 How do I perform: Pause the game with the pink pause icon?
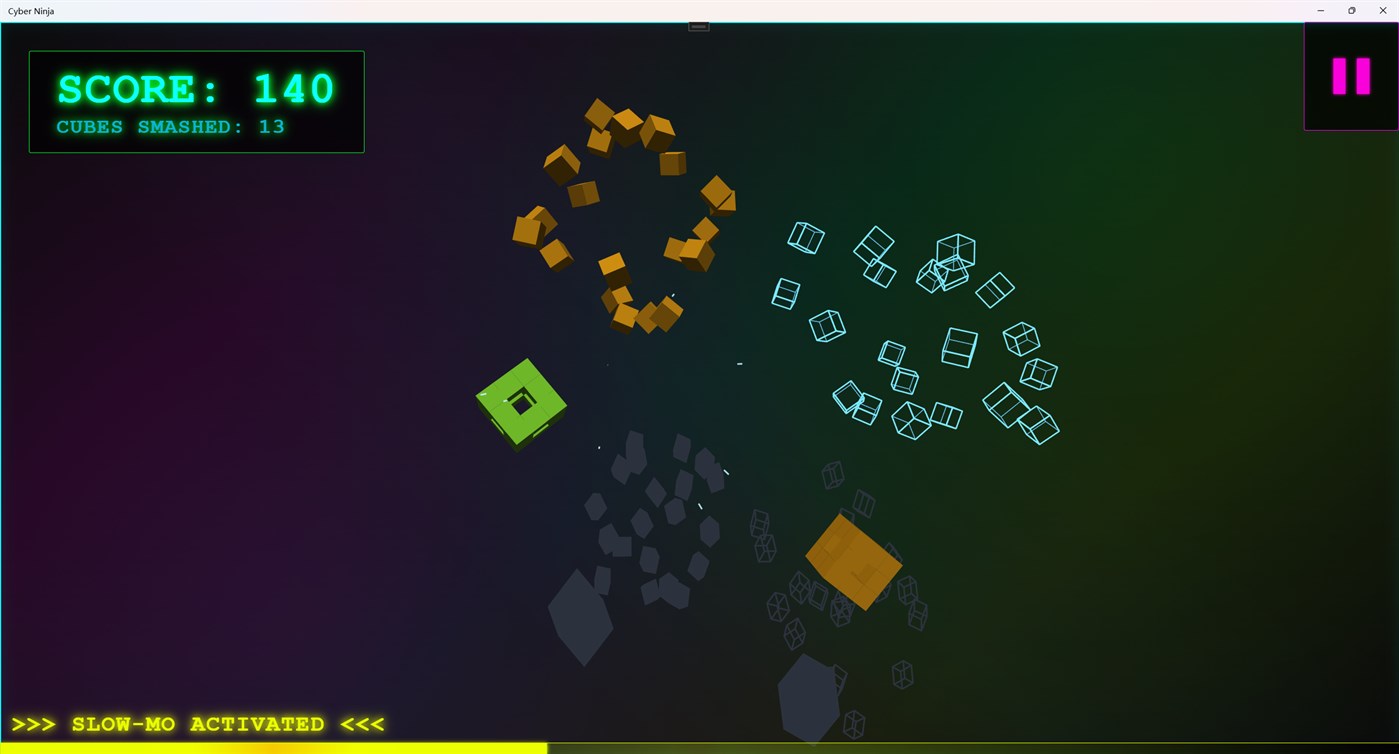coord(1349,76)
